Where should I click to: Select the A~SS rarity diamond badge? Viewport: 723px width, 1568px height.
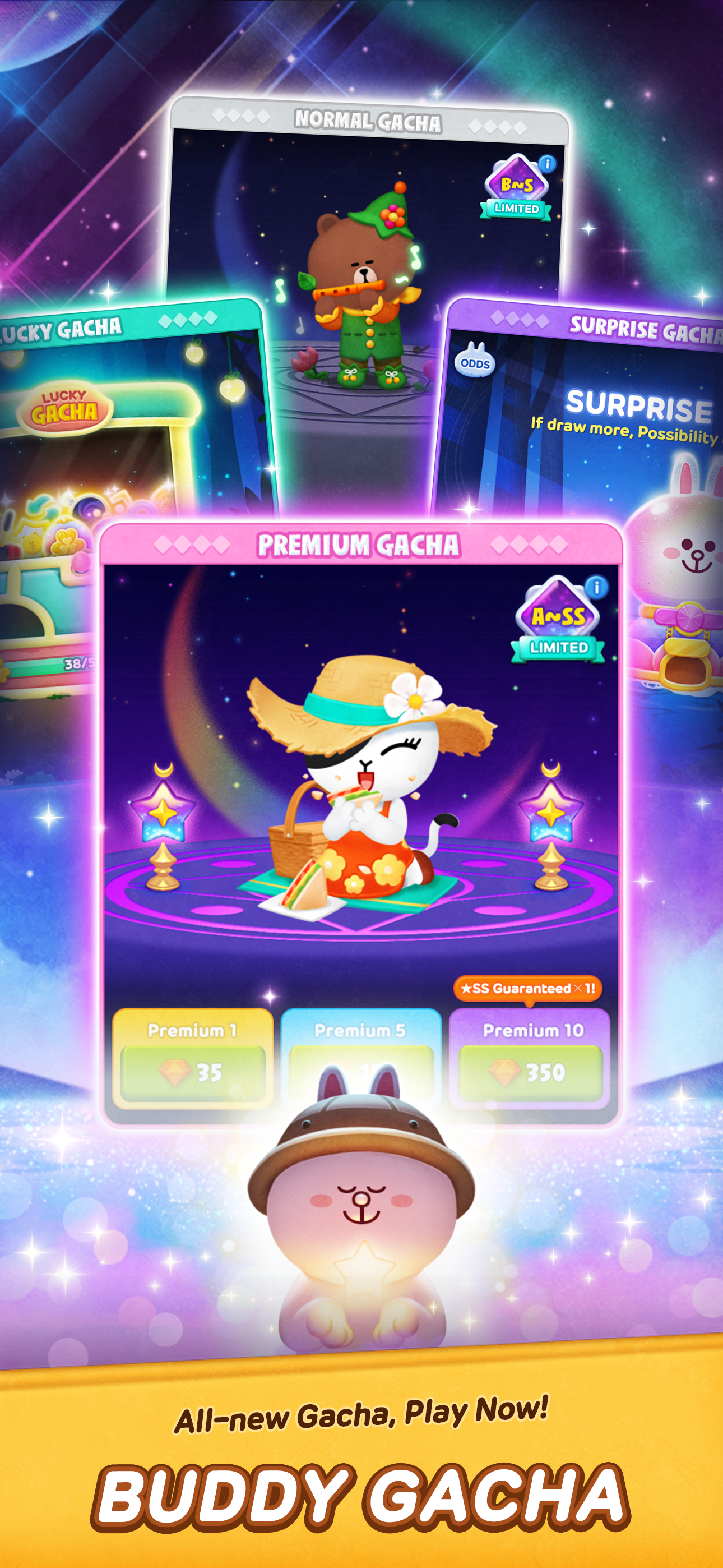click(558, 616)
